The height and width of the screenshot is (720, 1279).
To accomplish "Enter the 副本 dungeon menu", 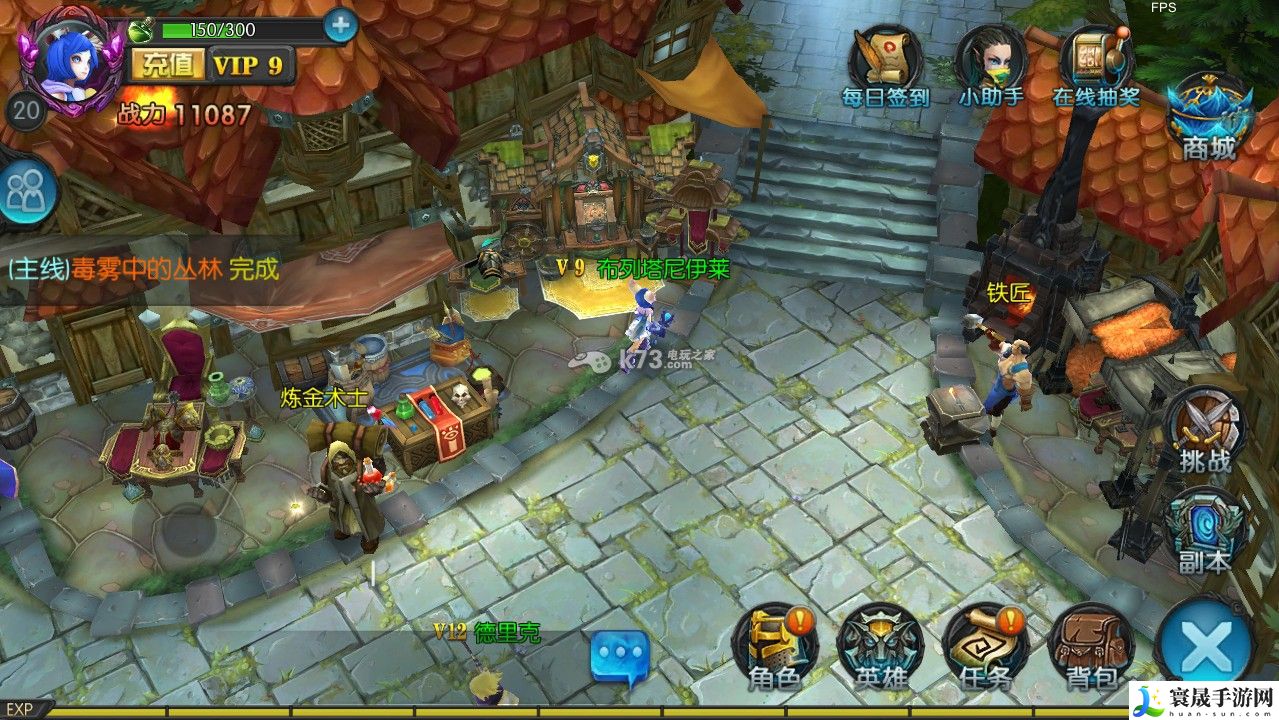I will 1204,532.
